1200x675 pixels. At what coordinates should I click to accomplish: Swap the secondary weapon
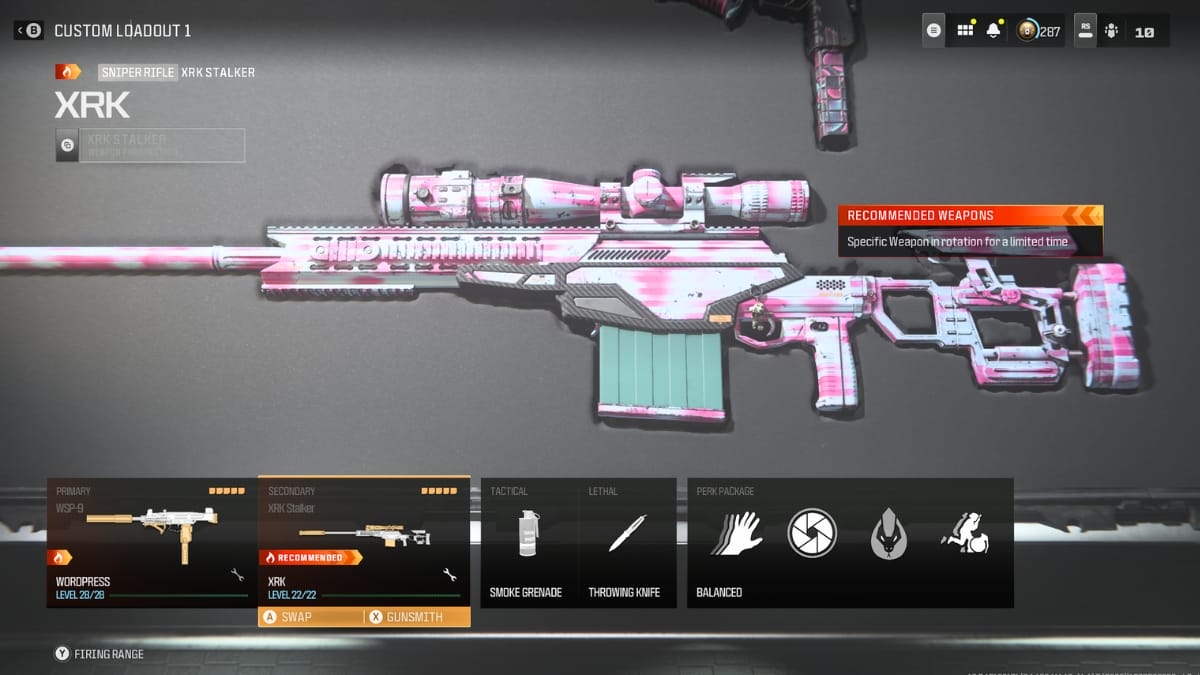310,617
